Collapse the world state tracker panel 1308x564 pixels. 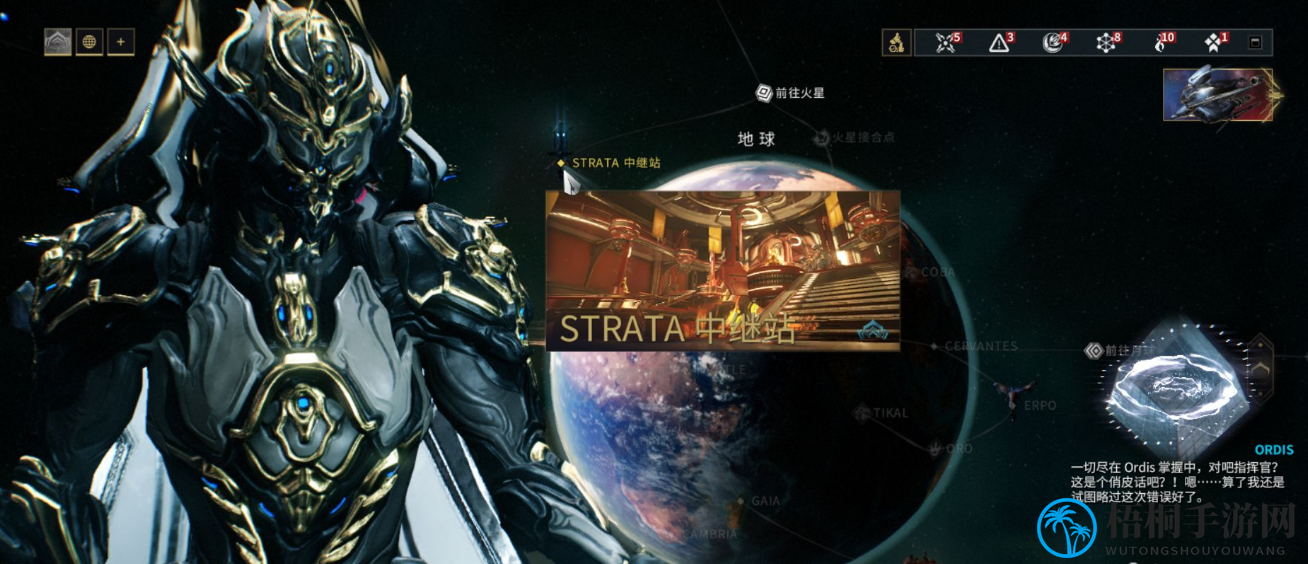tap(1256, 42)
